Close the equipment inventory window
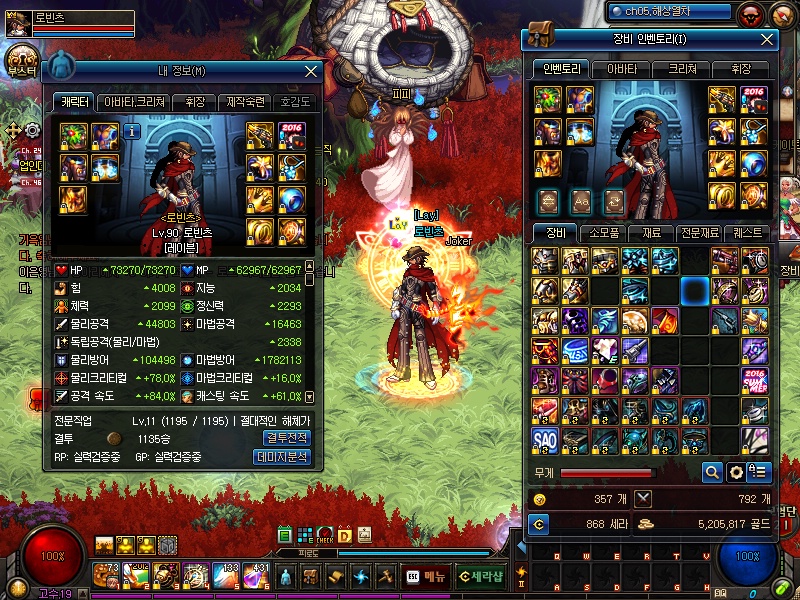Image resolution: width=800 pixels, height=600 pixels. pyautogui.click(x=767, y=39)
